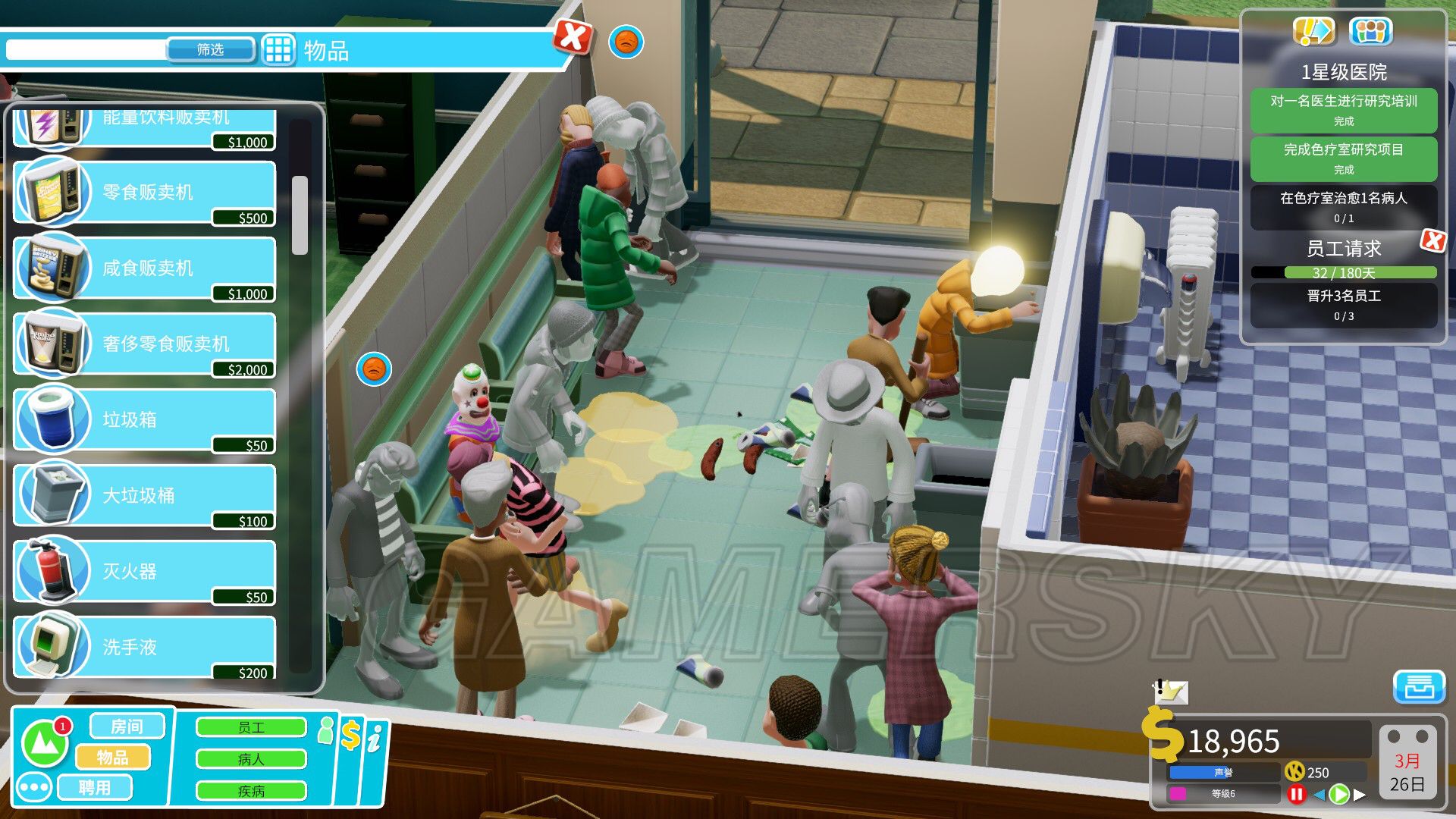Open the 聘用 hire staff menu
This screenshot has height=819, width=1456.
pos(95,787)
